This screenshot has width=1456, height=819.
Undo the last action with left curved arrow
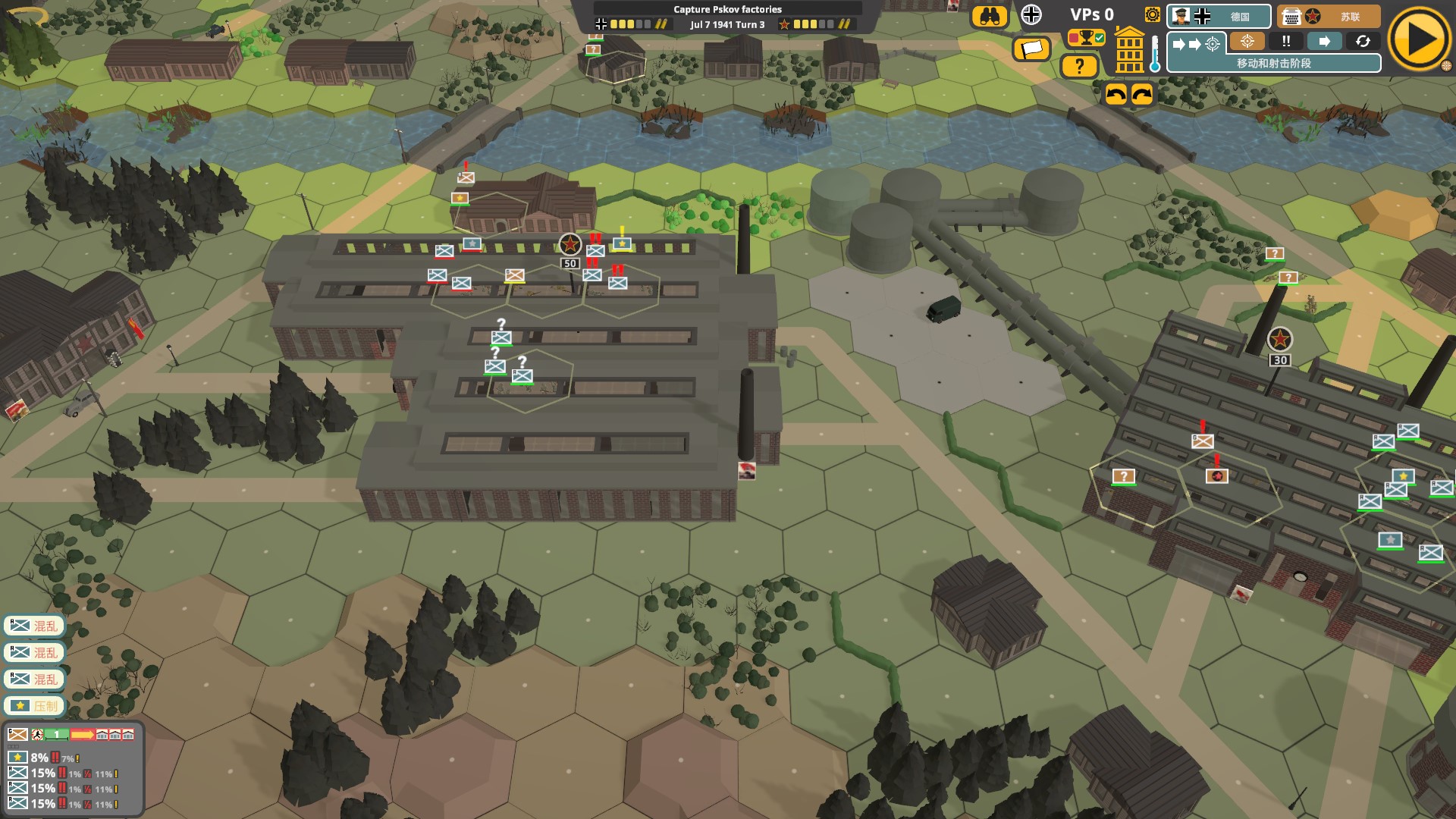(1116, 94)
